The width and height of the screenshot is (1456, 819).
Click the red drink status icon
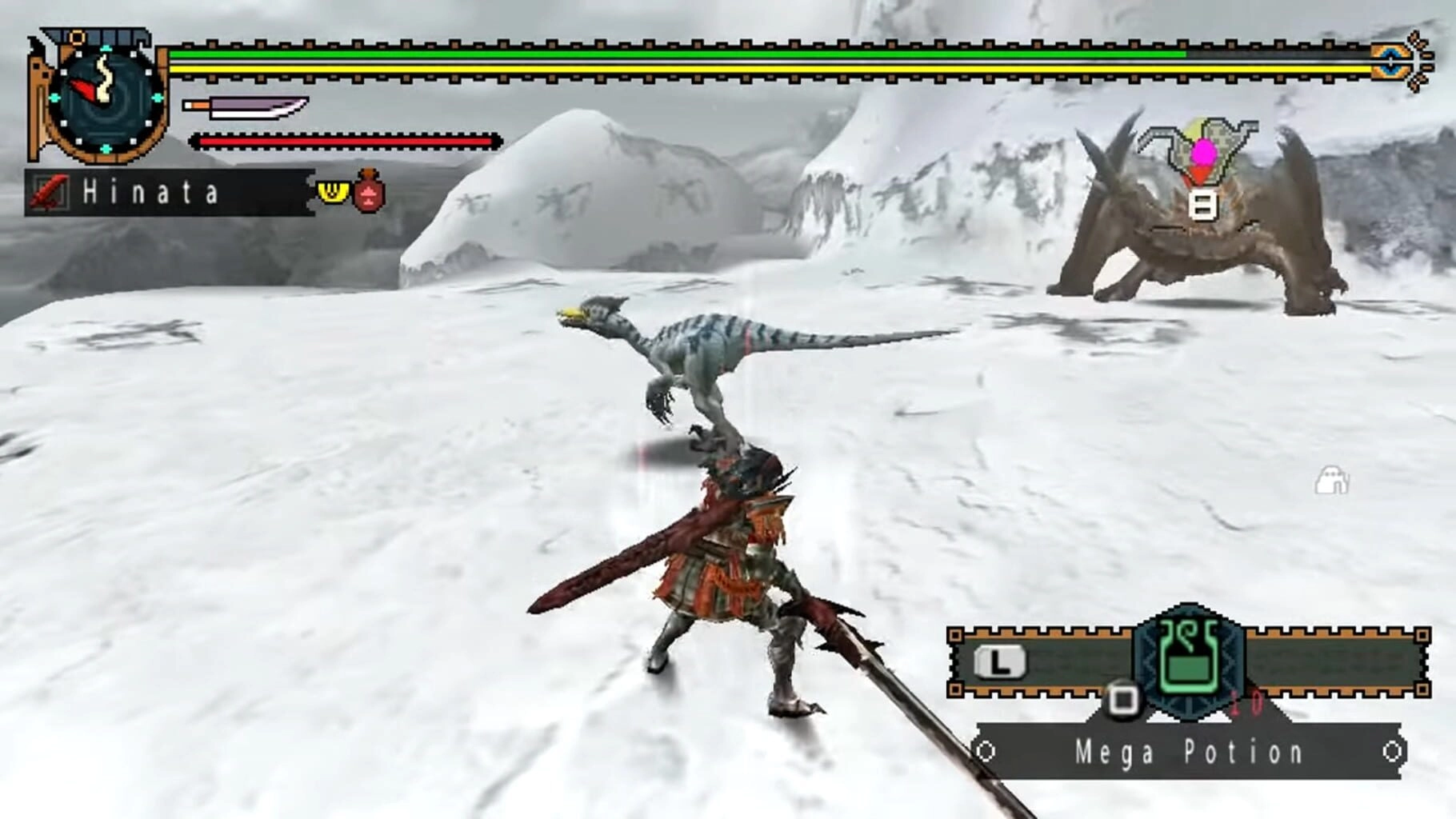(369, 192)
